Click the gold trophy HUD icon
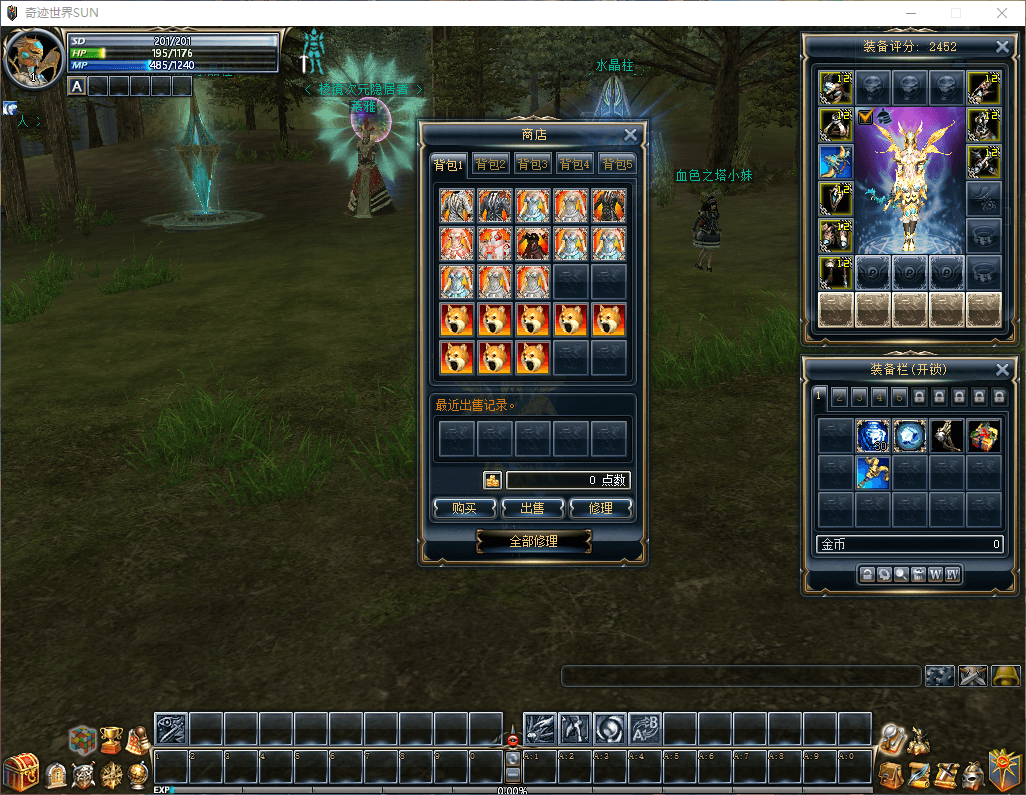 pos(111,739)
